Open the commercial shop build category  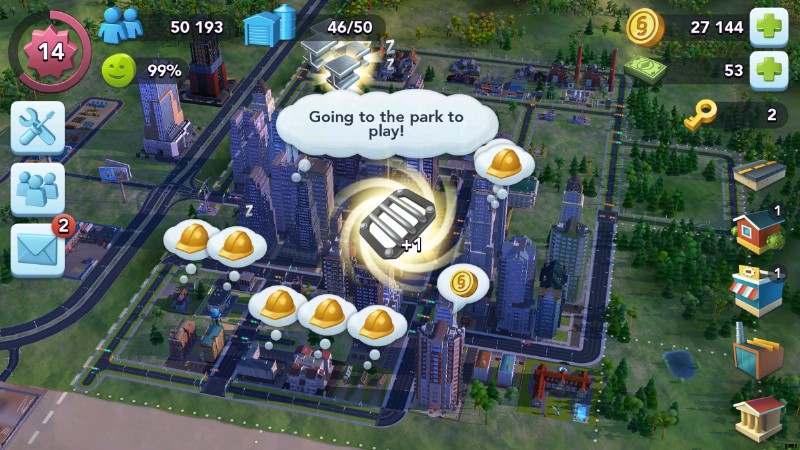[x=758, y=291]
